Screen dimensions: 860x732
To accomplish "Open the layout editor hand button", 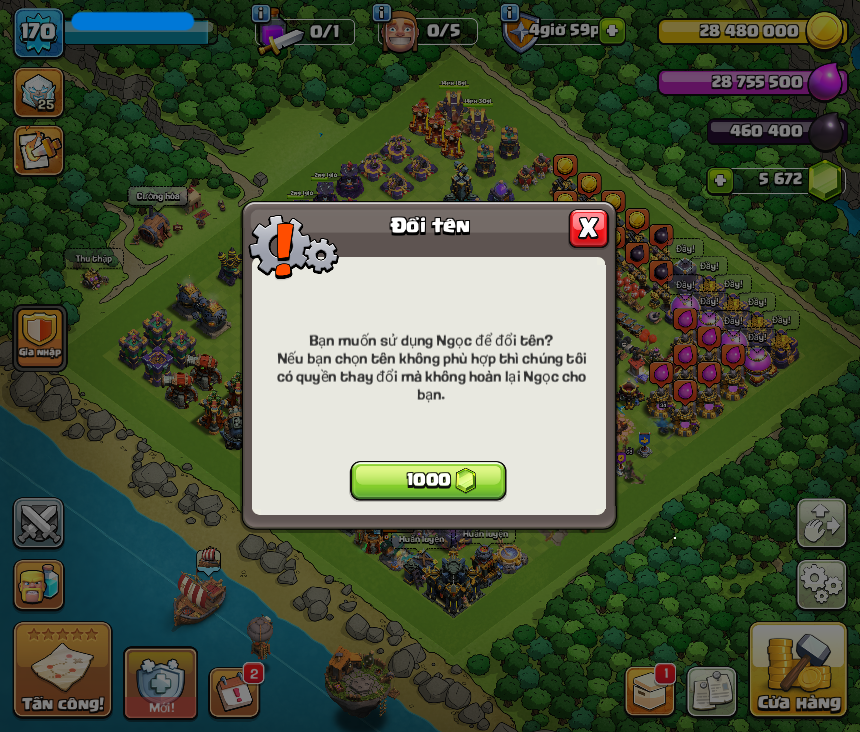I will pos(821,523).
